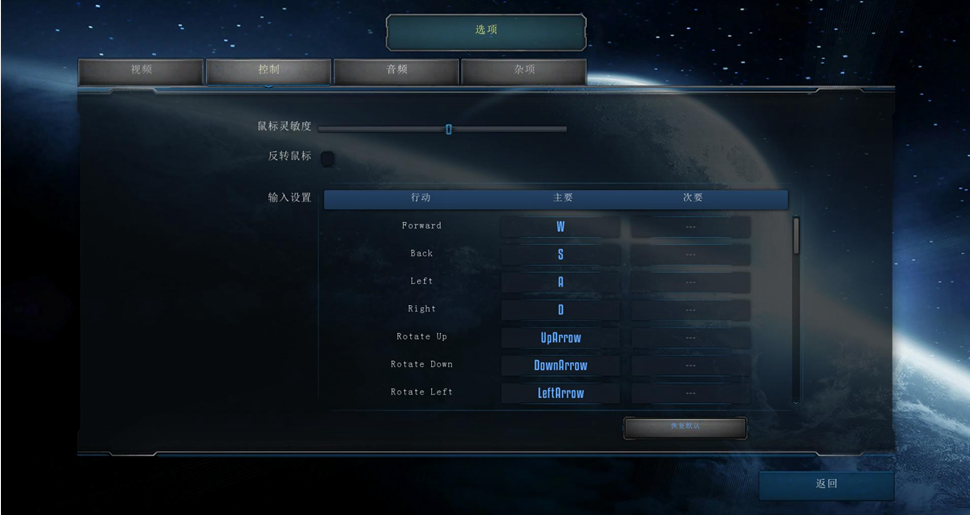Rebind Rotate Up primary key UpArrow
Image resolution: width=970 pixels, height=515 pixels.
(x=560, y=338)
